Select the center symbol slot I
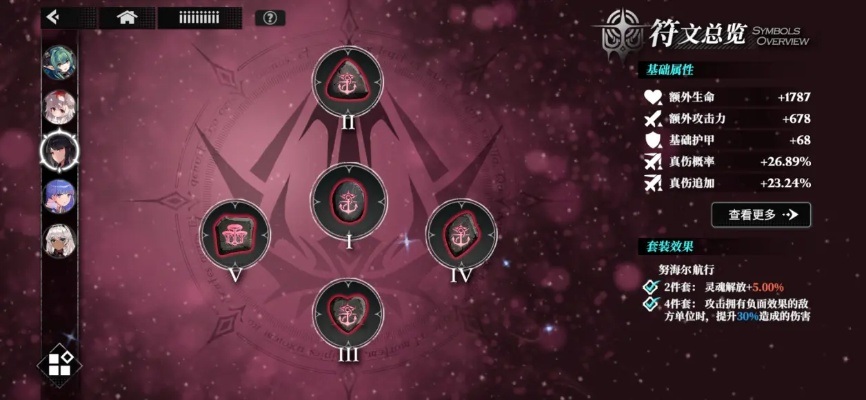Image resolution: width=866 pixels, height=400 pixels. (x=348, y=197)
